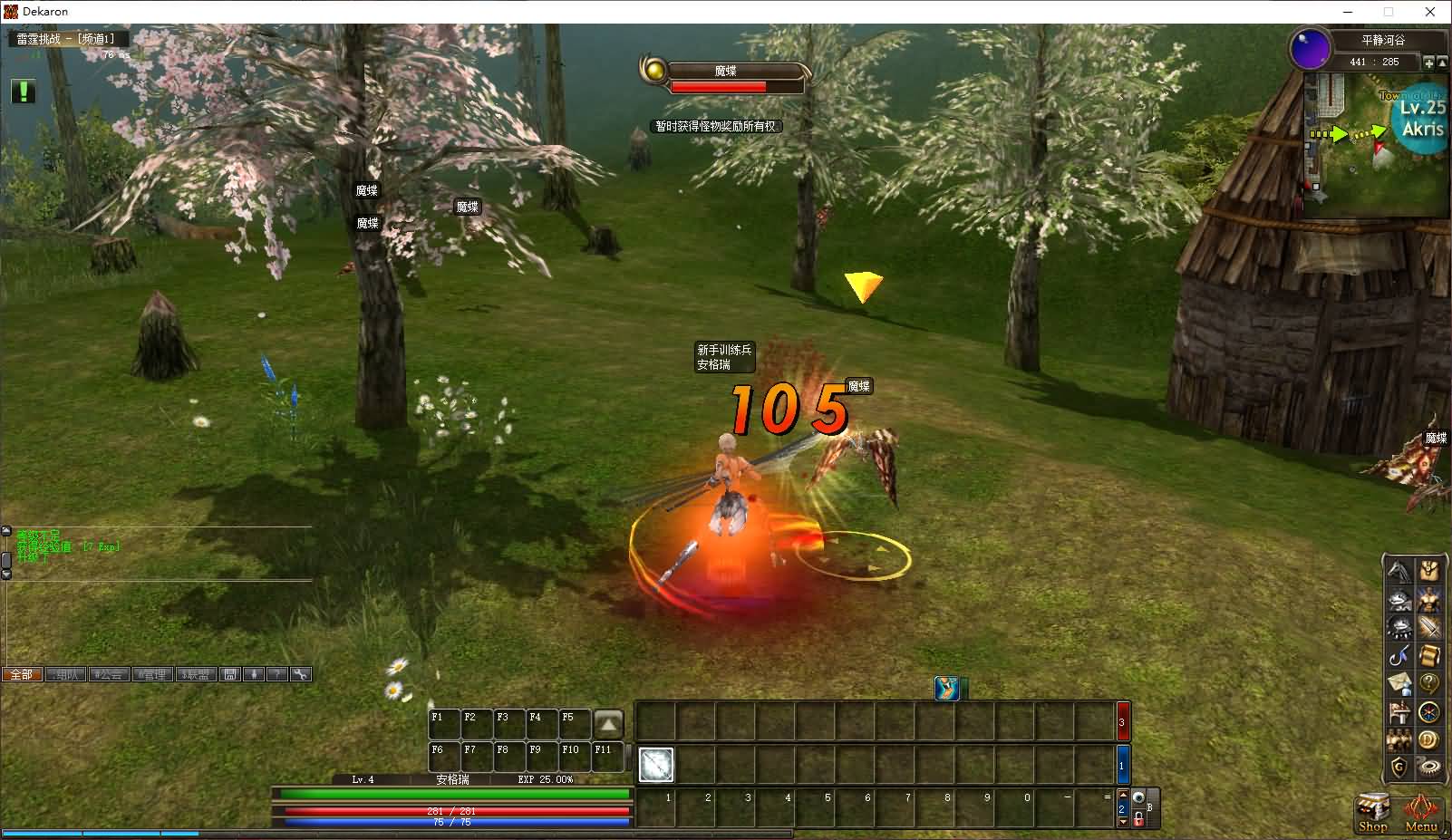Open the gear settings icon
The height and width of the screenshot is (840, 1452).
coord(1429,768)
